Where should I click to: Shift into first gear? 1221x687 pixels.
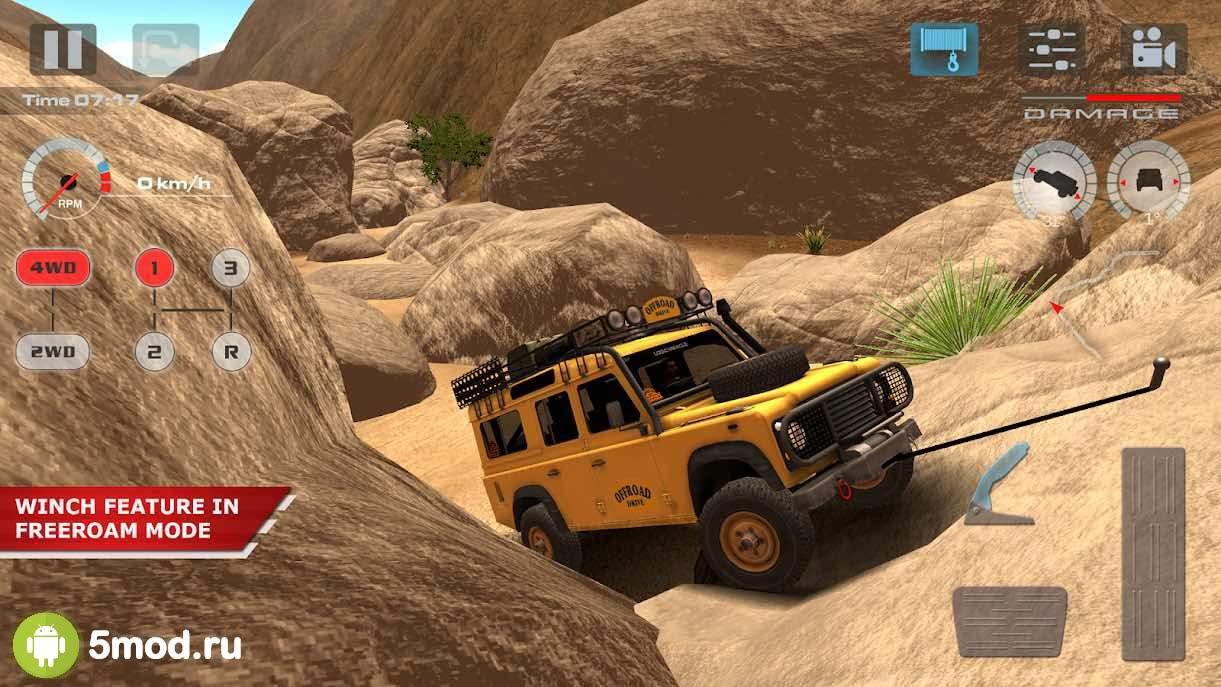(x=155, y=268)
